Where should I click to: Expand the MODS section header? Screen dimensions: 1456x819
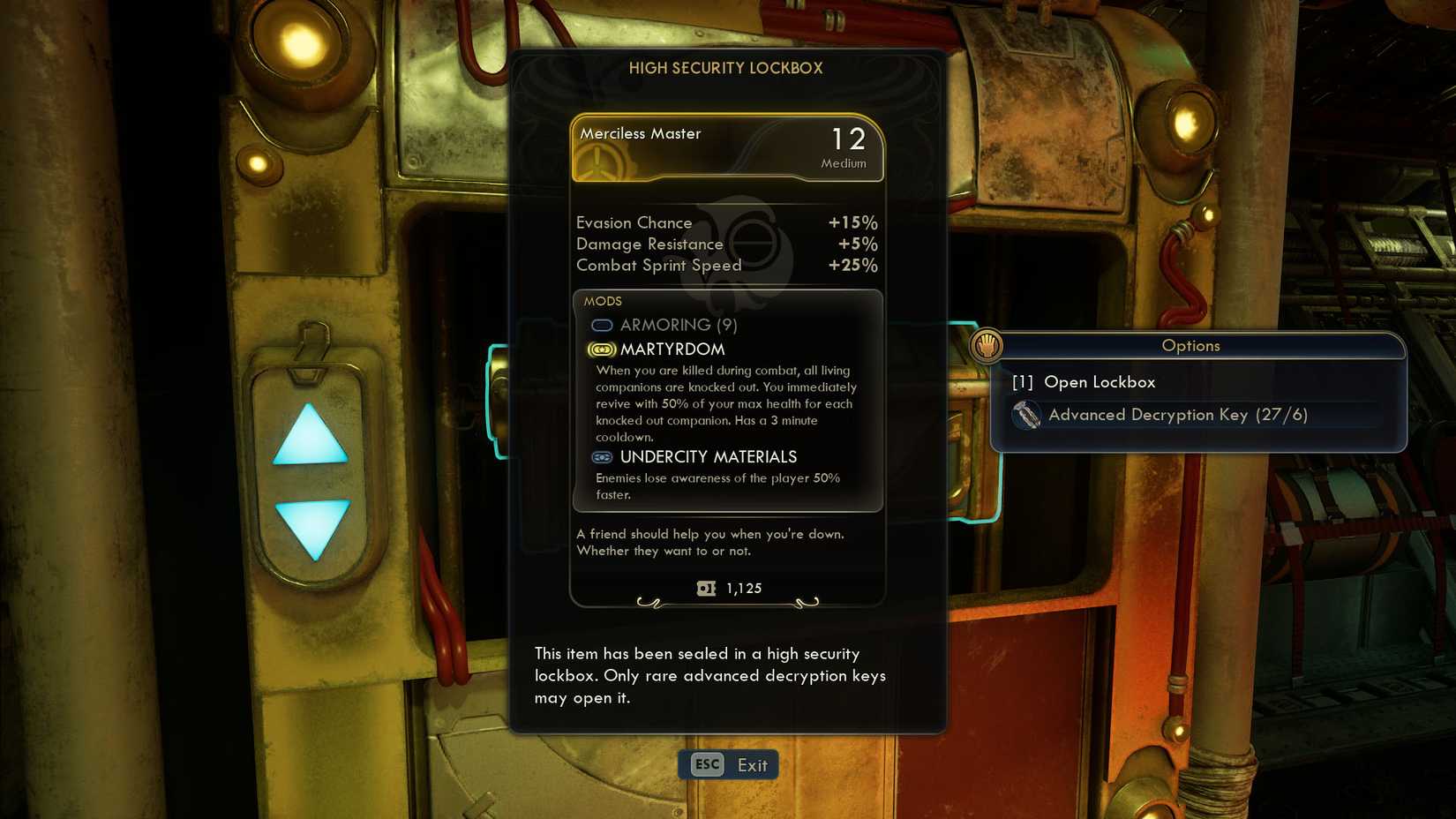pyautogui.click(x=604, y=301)
